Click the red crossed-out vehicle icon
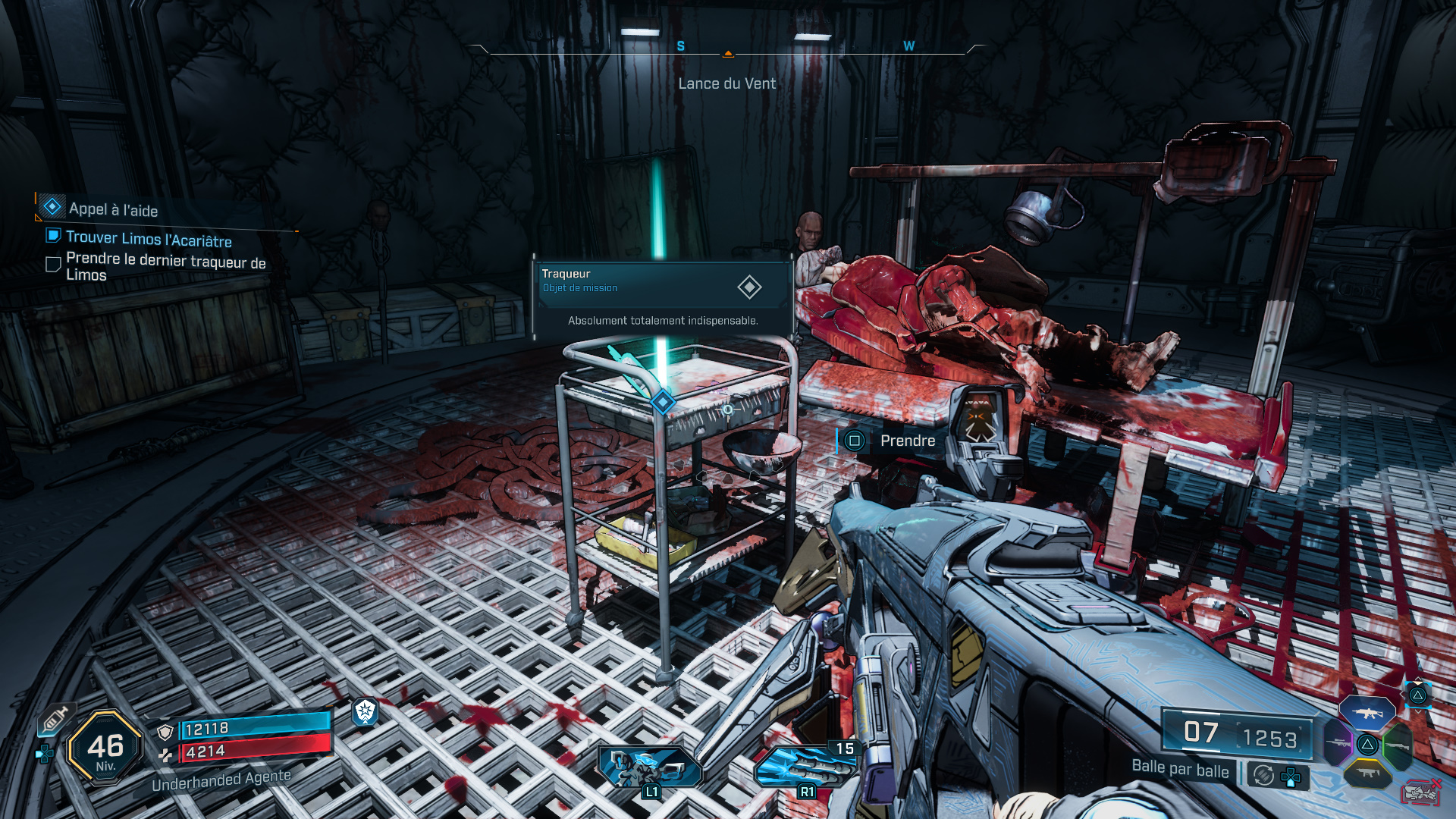The height and width of the screenshot is (819, 1456). pos(1421,792)
